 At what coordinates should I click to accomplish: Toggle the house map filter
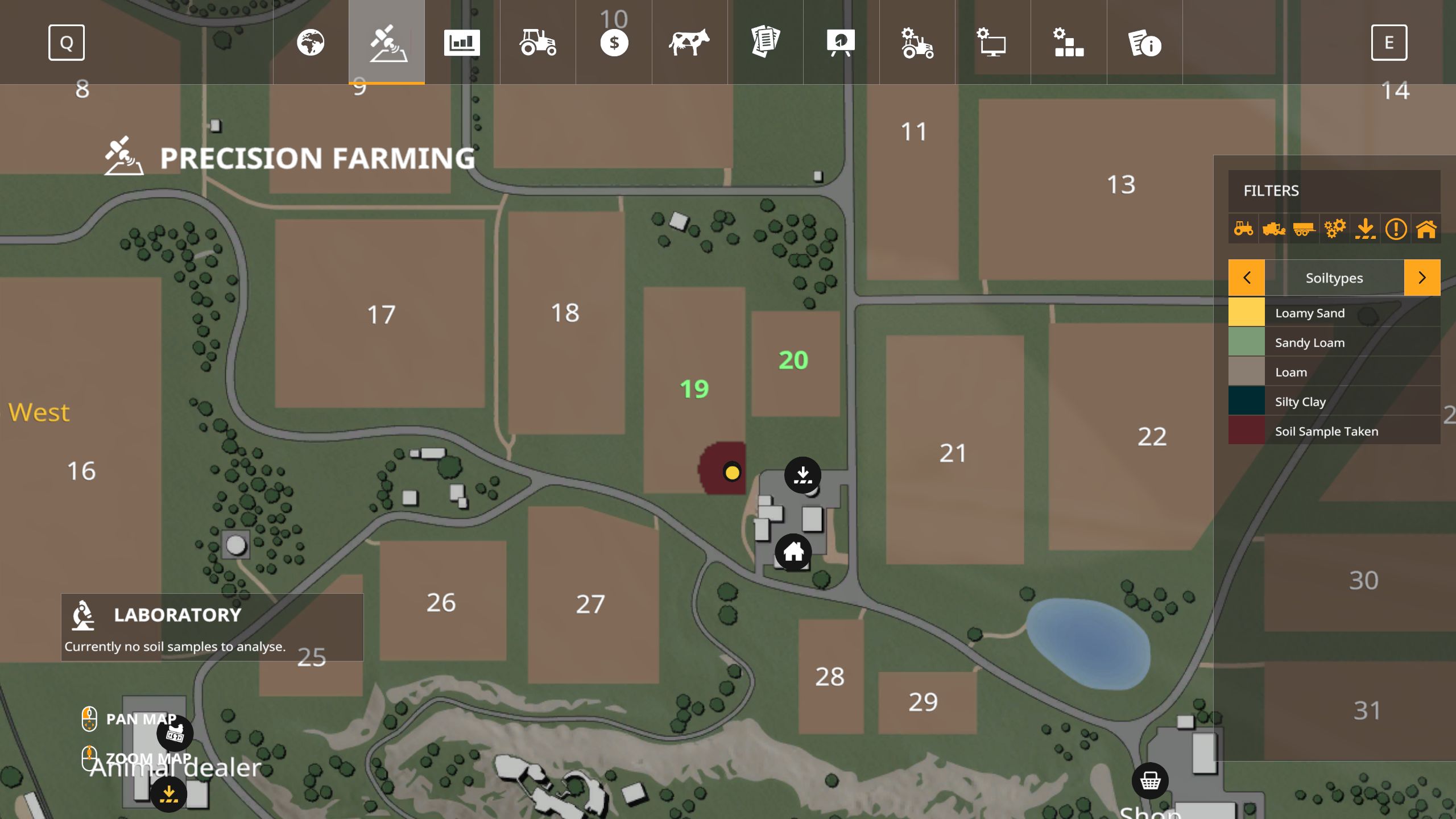pos(1426,229)
